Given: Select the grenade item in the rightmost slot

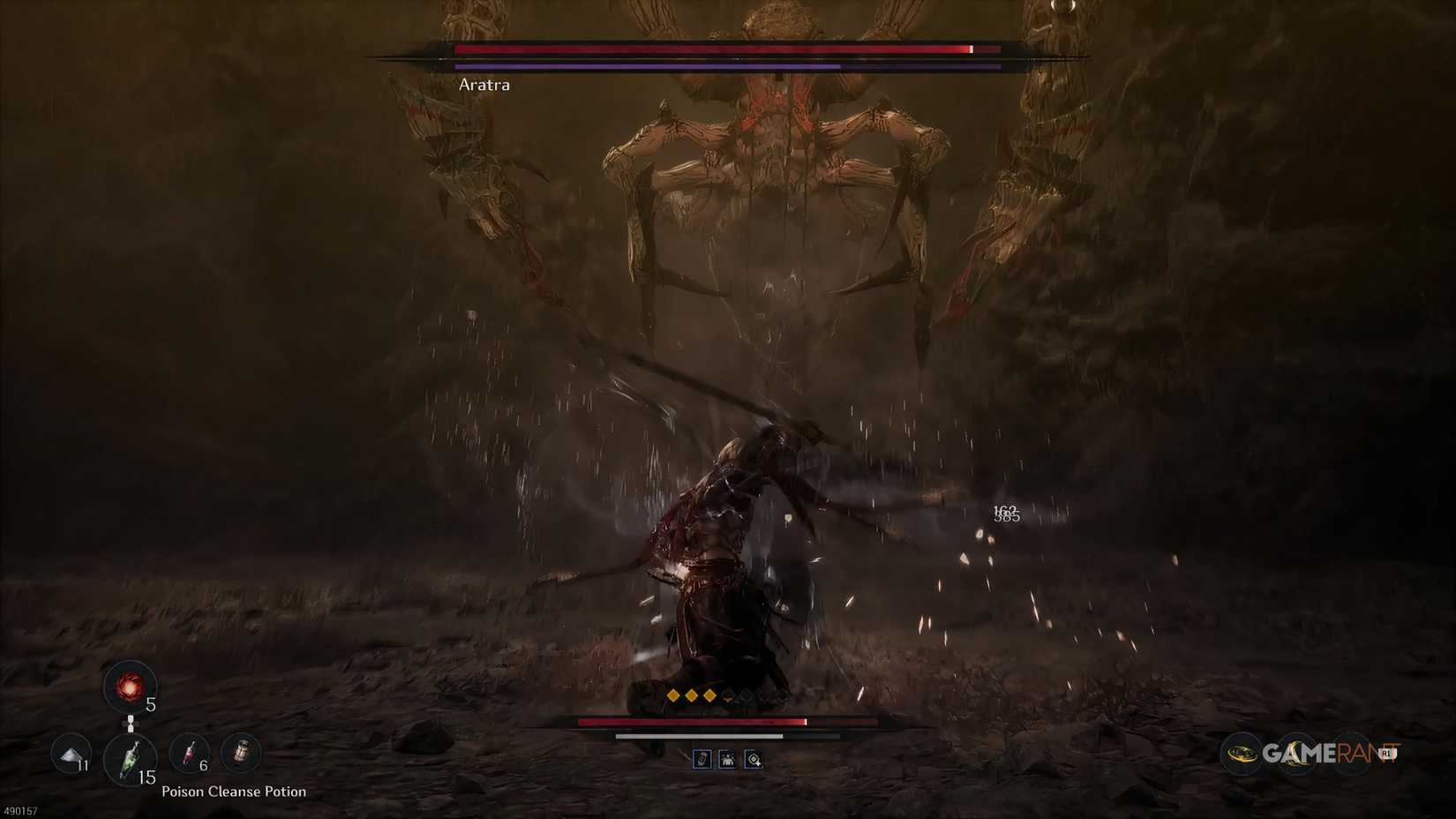Looking at the screenshot, I should point(239,752).
